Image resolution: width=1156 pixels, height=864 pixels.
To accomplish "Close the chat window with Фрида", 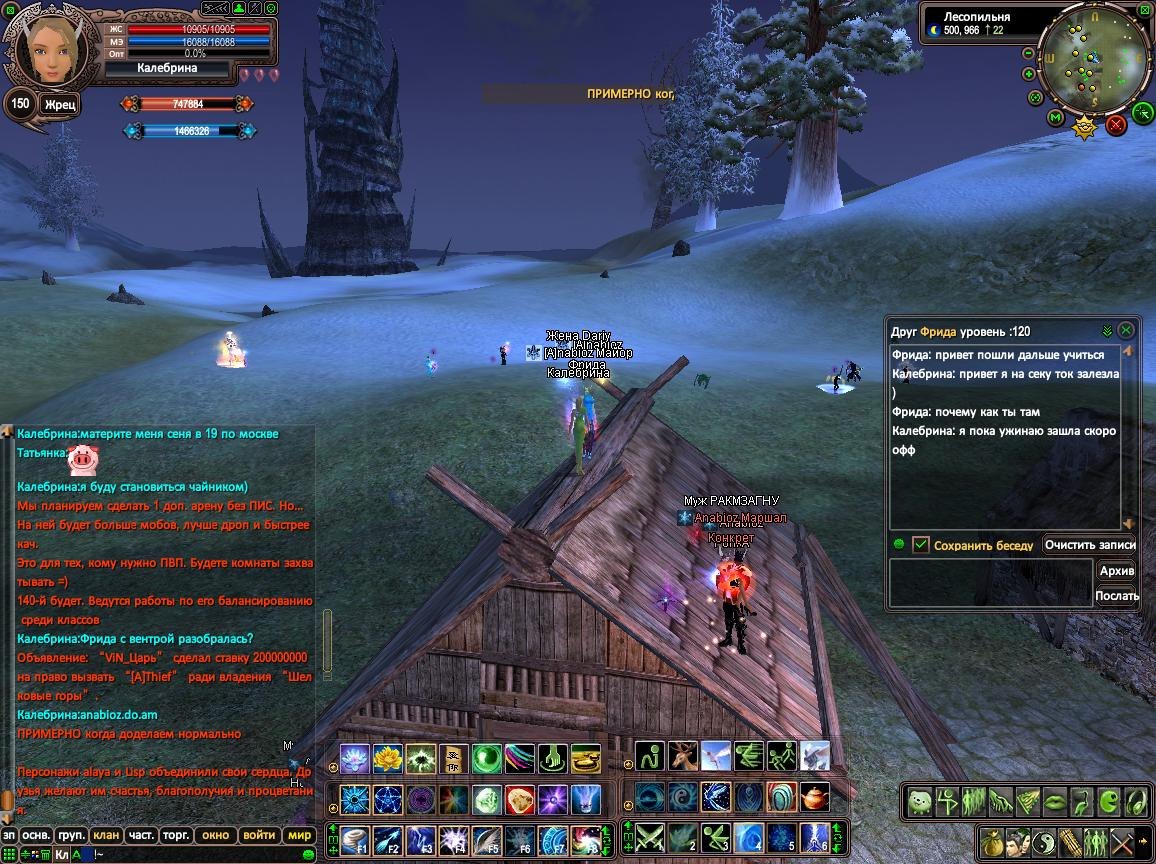I will (1126, 329).
